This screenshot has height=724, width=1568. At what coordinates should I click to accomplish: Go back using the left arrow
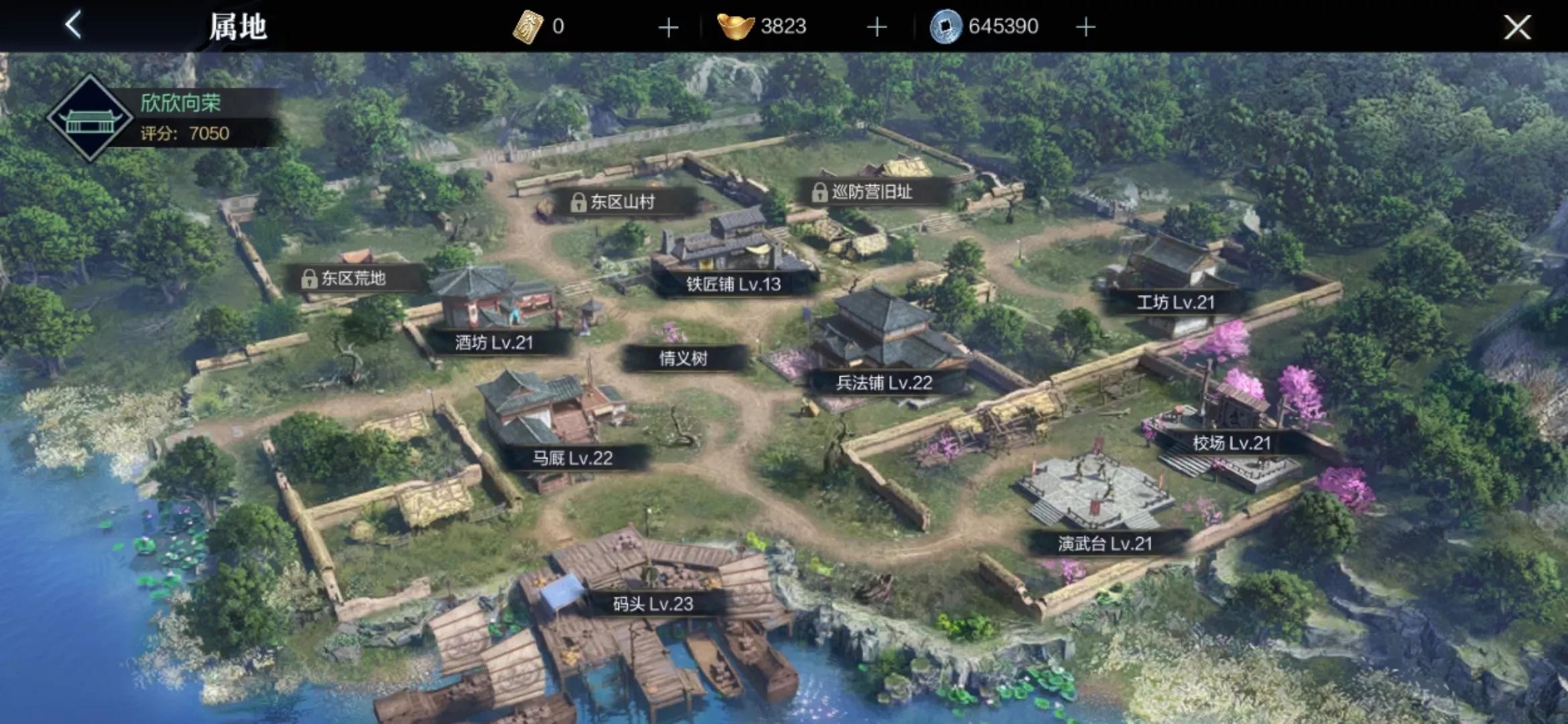pyautogui.click(x=74, y=25)
